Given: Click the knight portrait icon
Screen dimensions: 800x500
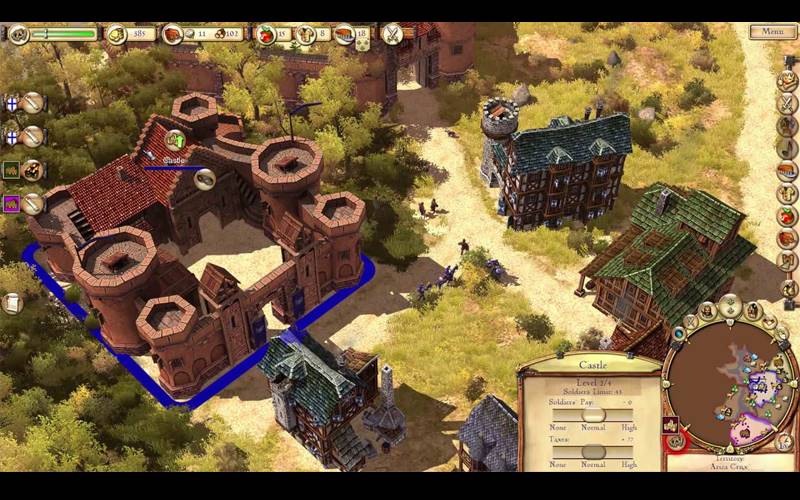Looking at the screenshot, I should pyautogui.click(x=19, y=34).
